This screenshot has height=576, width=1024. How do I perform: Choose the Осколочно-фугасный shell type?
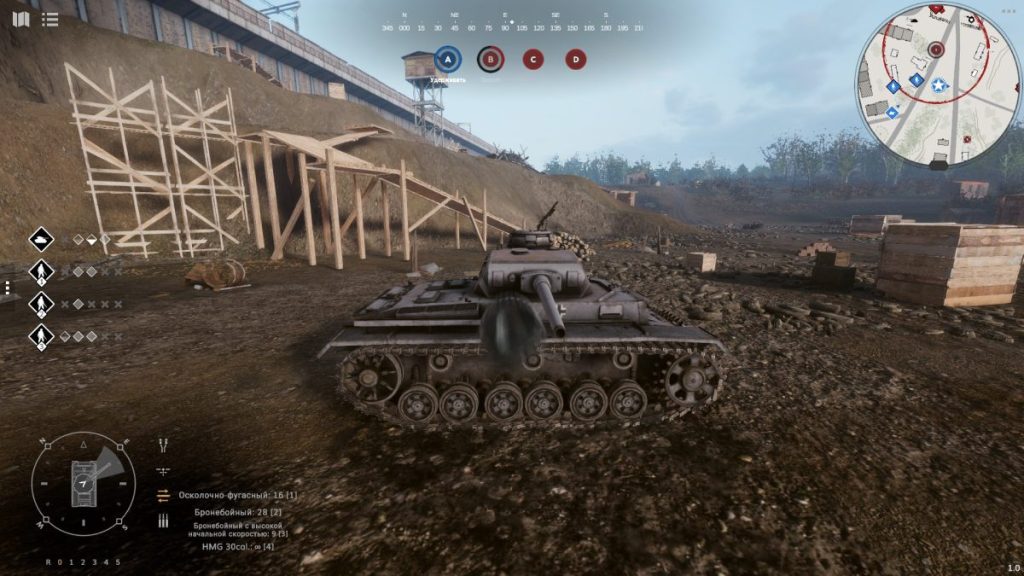click(x=237, y=495)
